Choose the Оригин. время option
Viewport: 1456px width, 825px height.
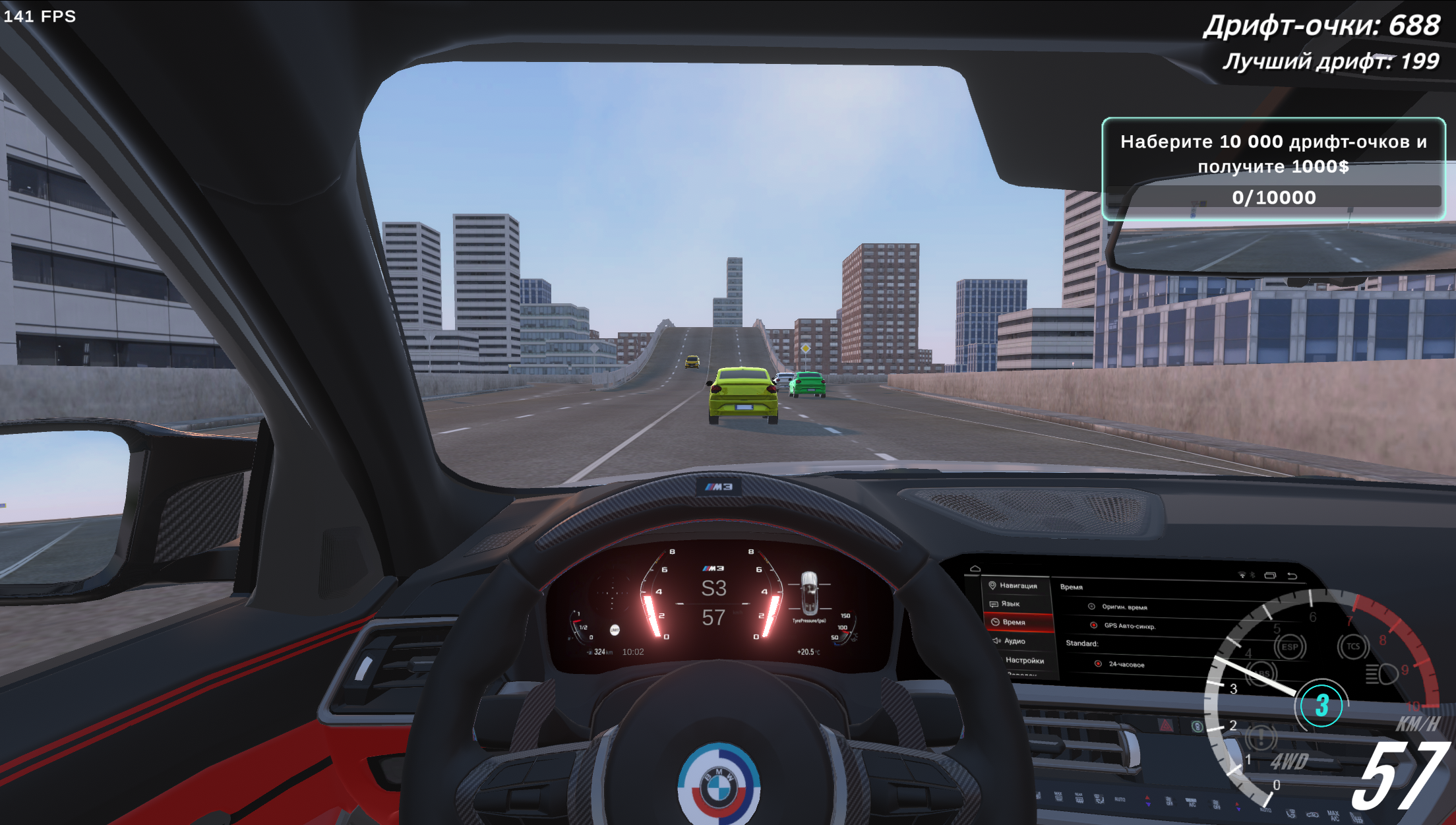(1091, 607)
